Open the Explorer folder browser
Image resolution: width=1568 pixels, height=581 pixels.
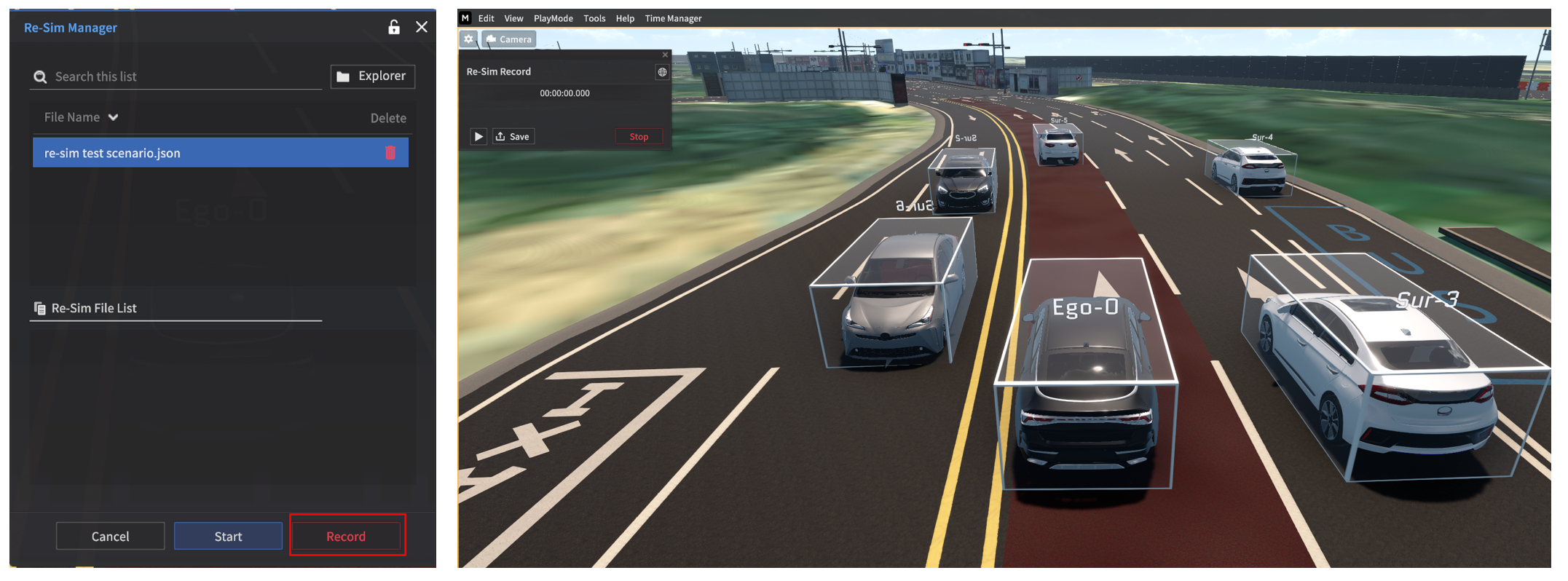(372, 76)
